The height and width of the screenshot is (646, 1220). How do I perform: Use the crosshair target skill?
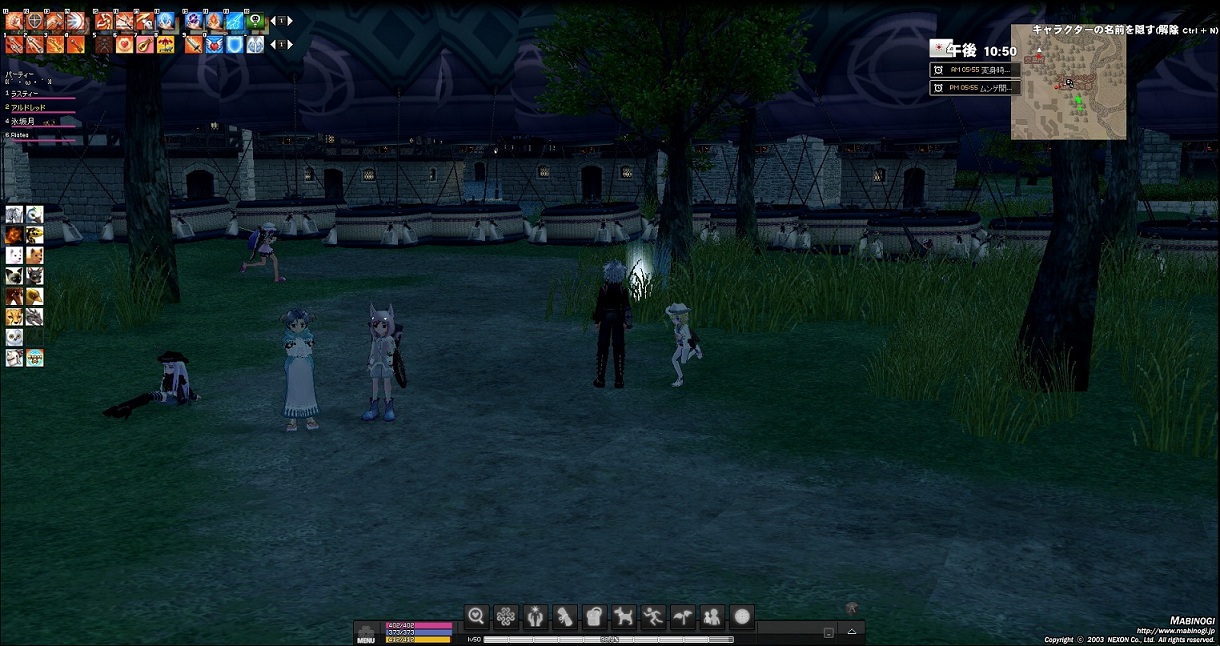click(34, 20)
